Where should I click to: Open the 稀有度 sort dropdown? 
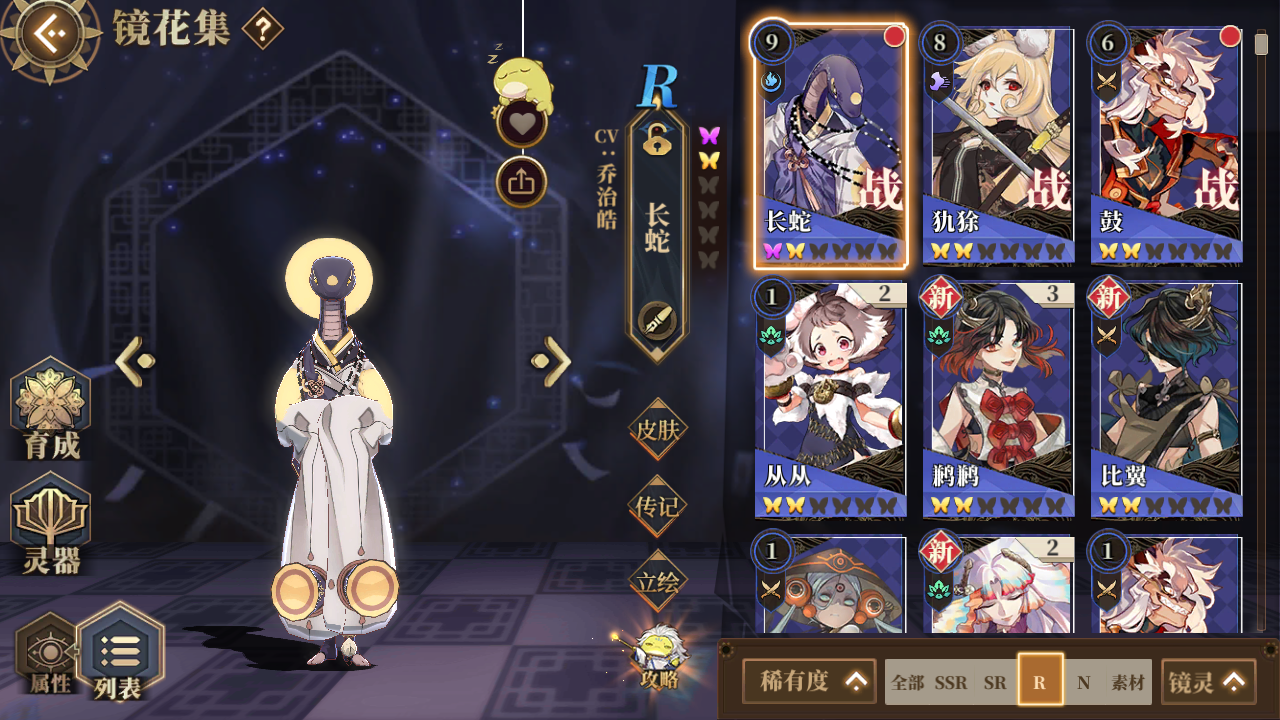tap(809, 681)
